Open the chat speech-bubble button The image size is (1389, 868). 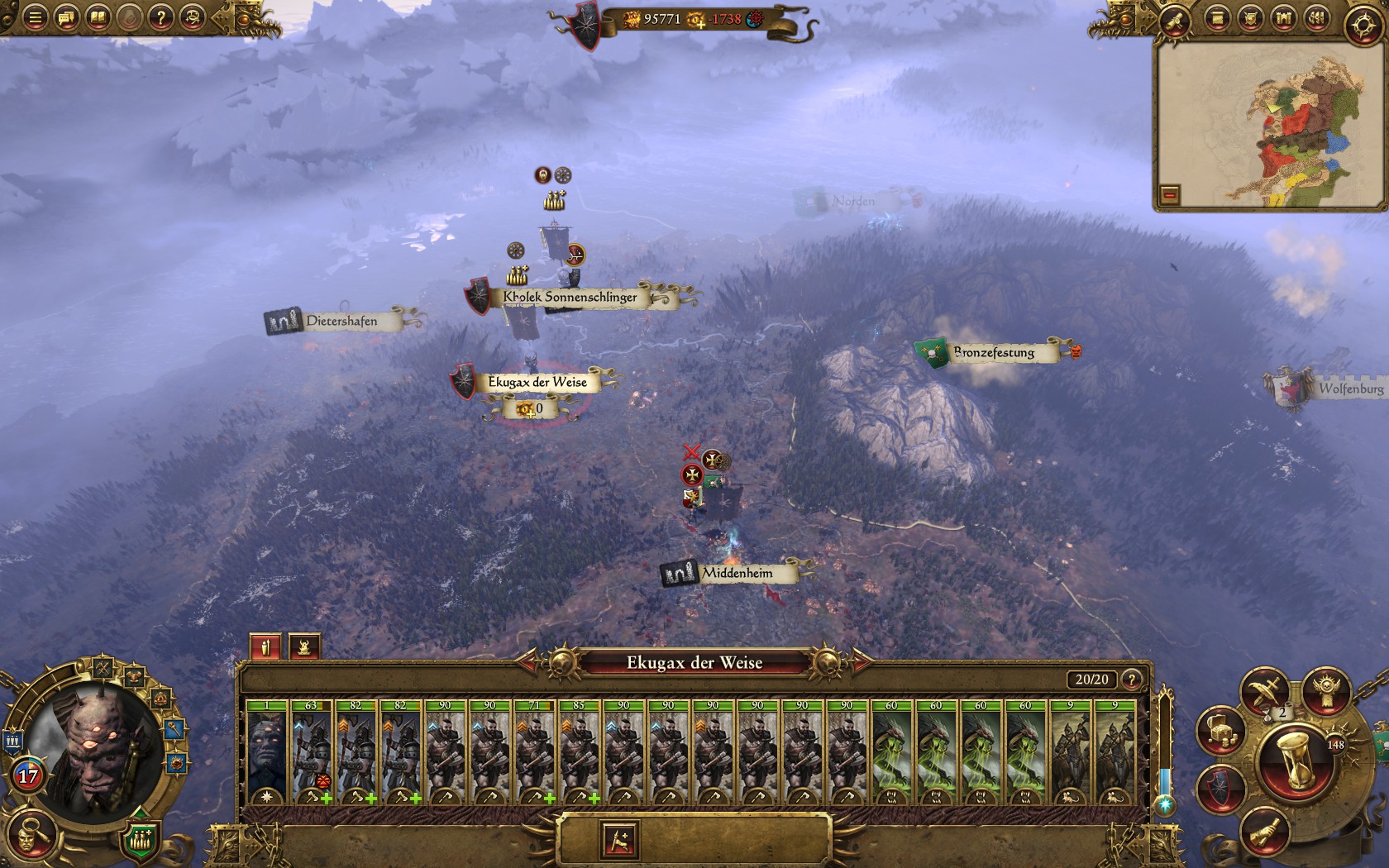[66, 18]
